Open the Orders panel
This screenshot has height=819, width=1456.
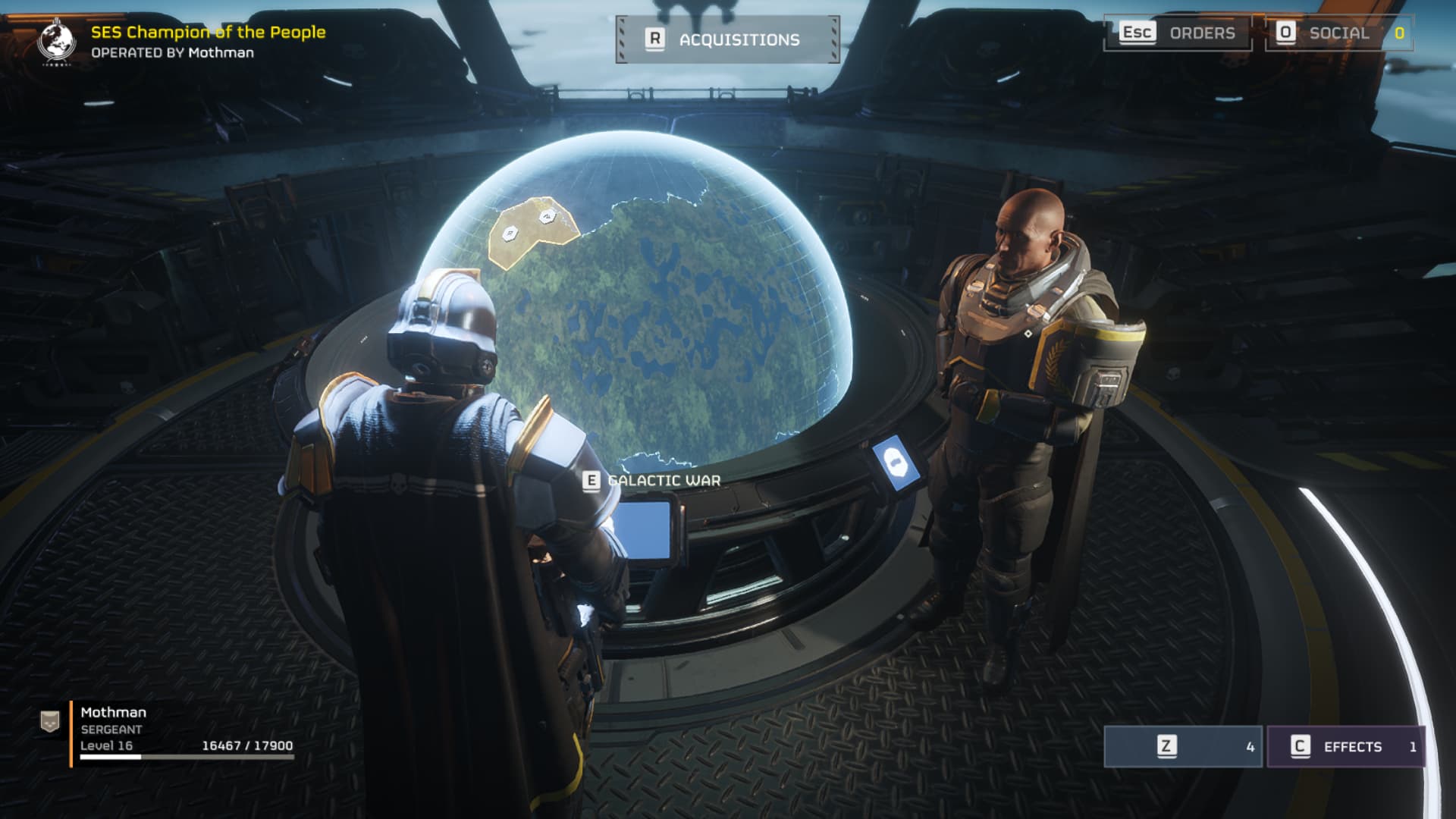1177,33
